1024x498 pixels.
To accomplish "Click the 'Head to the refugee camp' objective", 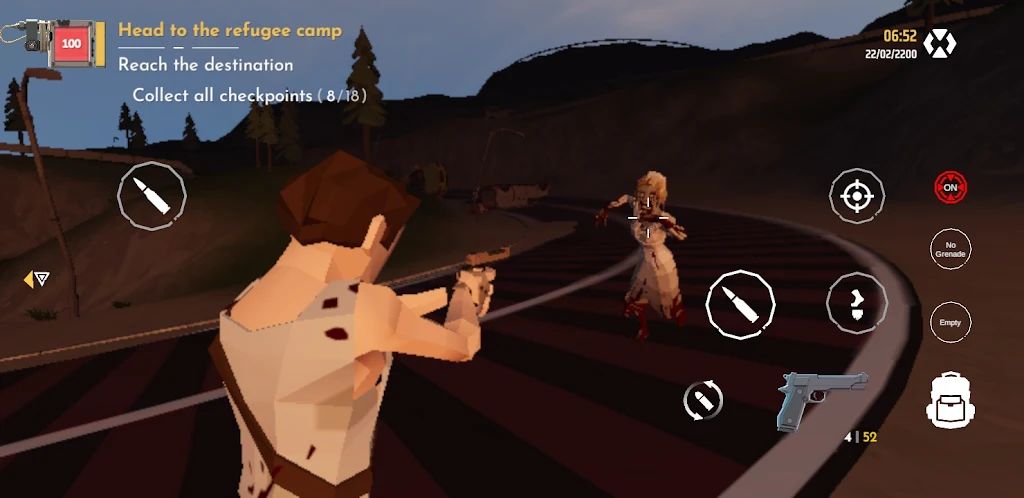I will point(229,30).
